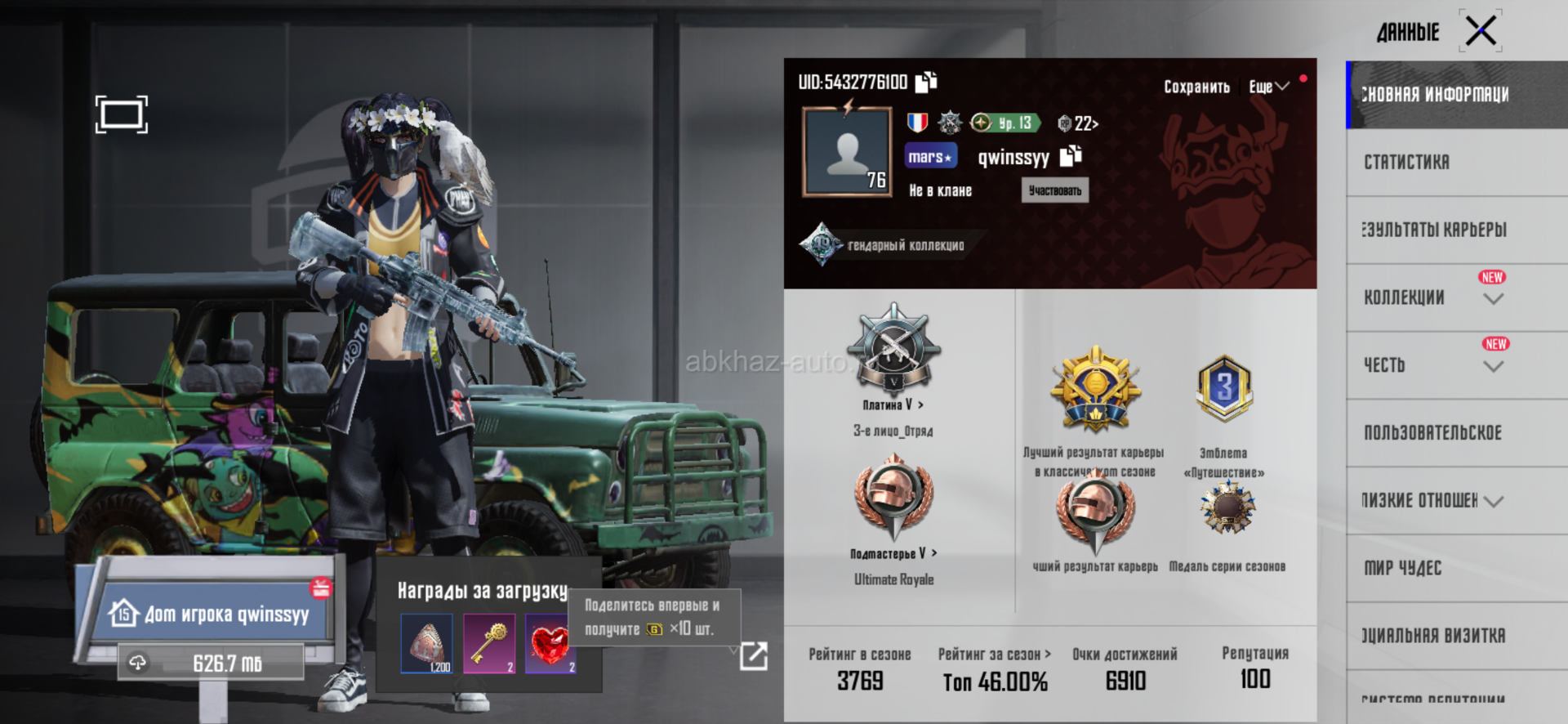Start the 626.7 МБ download
1568x724 pixels.
click(x=211, y=663)
